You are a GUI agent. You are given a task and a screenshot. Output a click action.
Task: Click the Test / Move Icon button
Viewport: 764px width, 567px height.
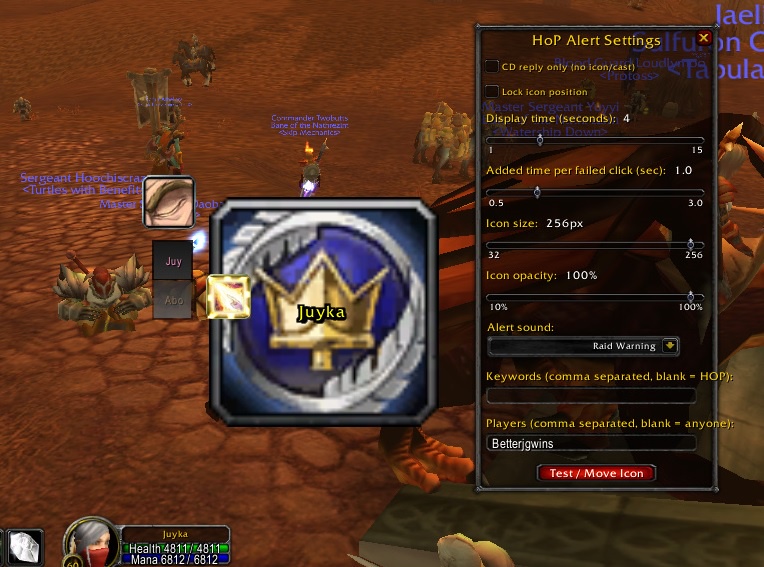point(596,473)
